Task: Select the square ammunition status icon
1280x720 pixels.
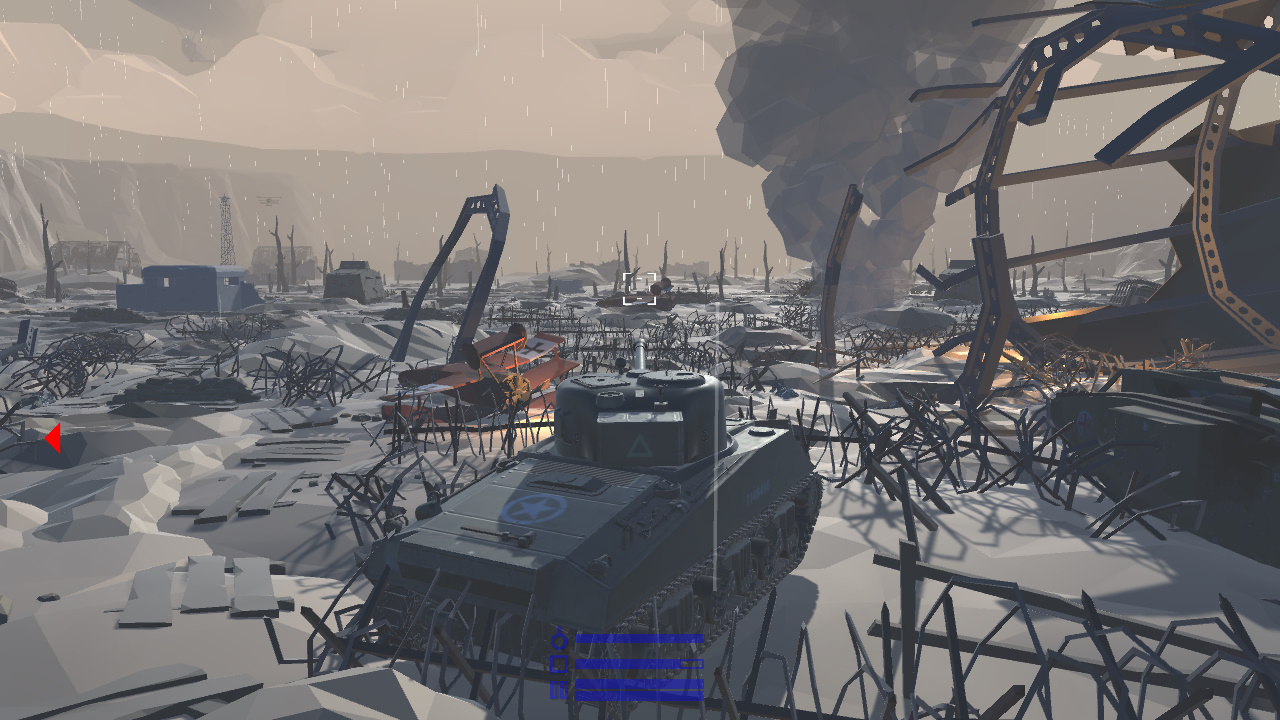Action: click(x=558, y=663)
